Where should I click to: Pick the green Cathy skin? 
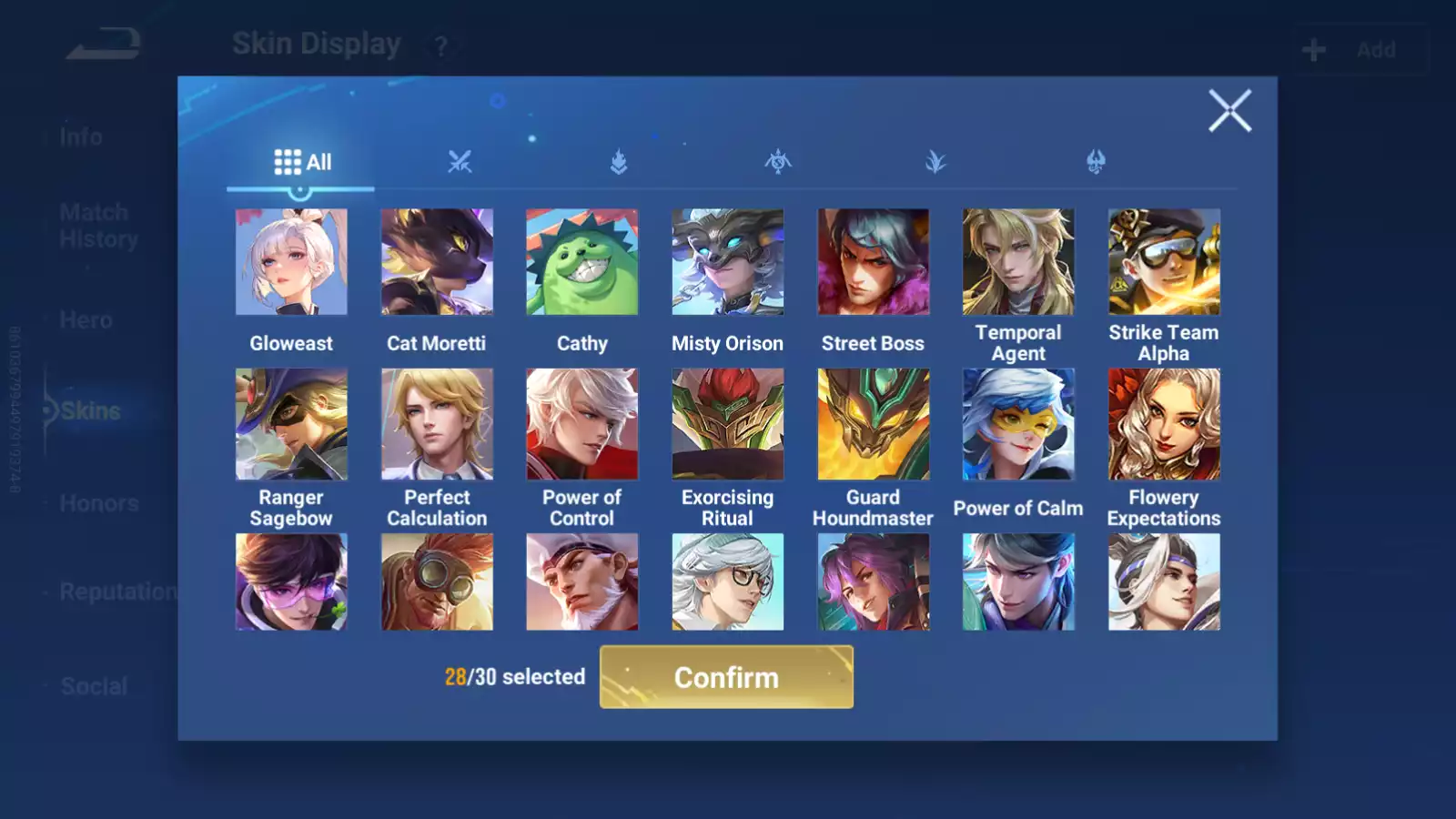[582, 262]
